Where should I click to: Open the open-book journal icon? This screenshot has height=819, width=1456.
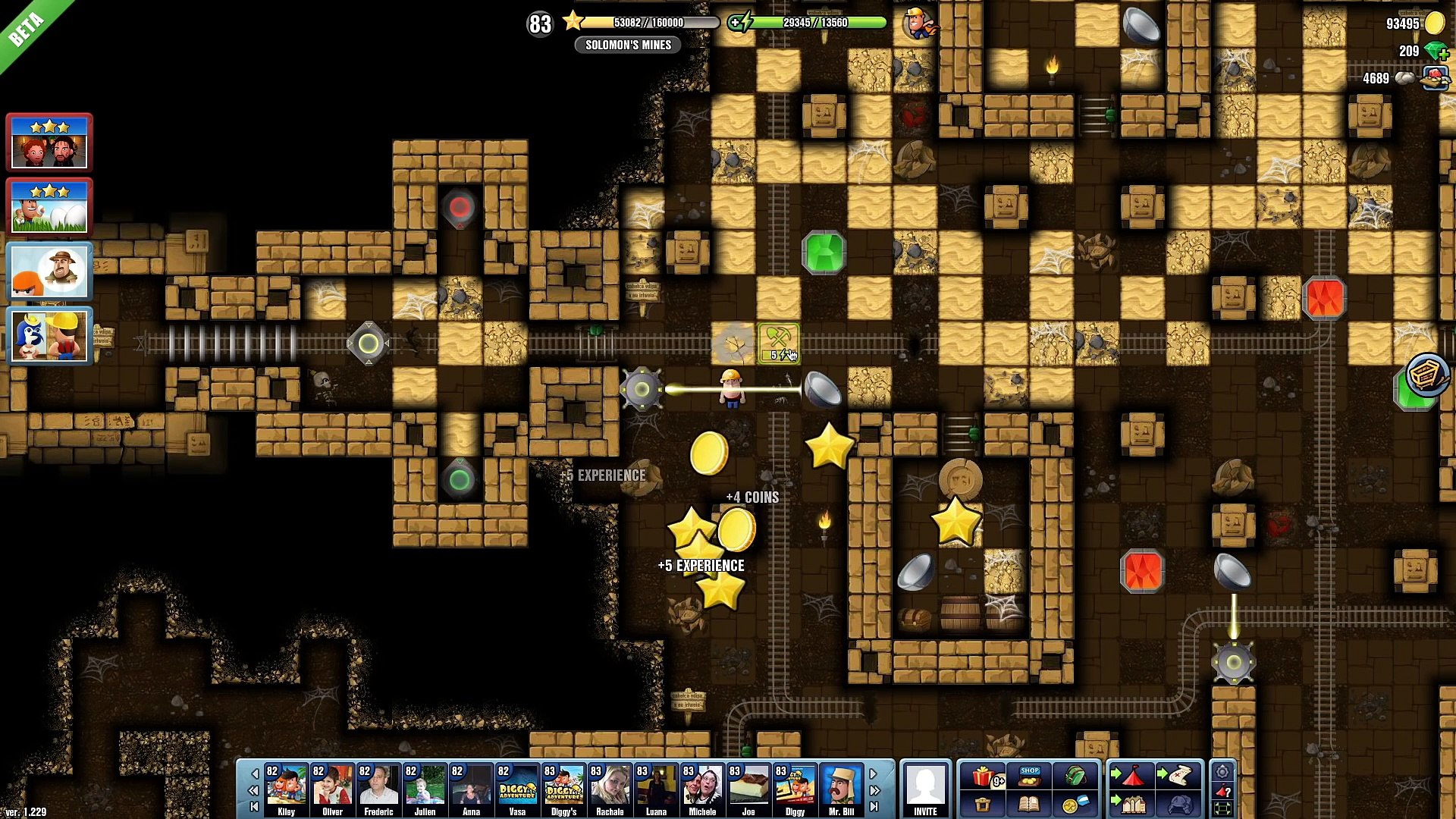click(1029, 804)
